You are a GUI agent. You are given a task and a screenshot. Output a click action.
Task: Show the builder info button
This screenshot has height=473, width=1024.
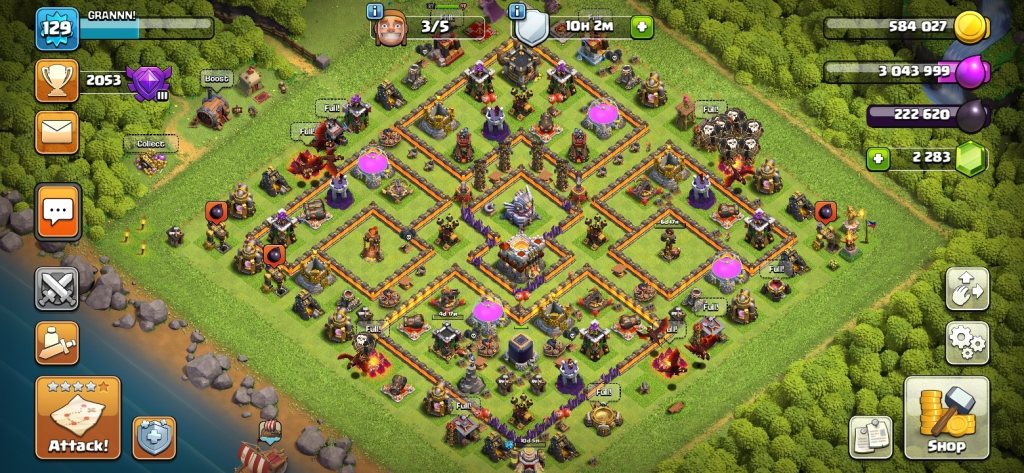[x=375, y=12]
